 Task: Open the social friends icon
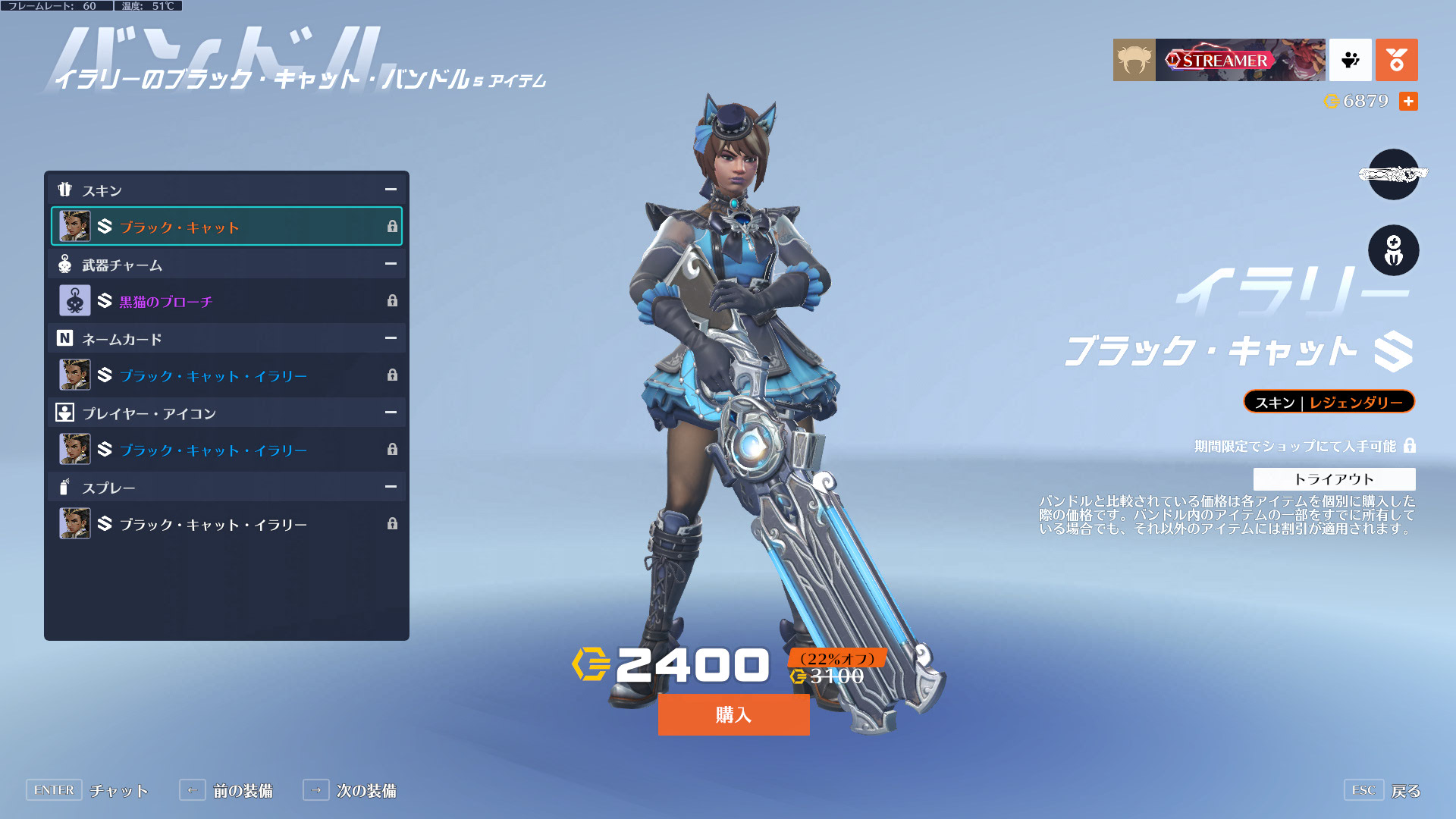pyautogui.click(x=1350, y=60)
